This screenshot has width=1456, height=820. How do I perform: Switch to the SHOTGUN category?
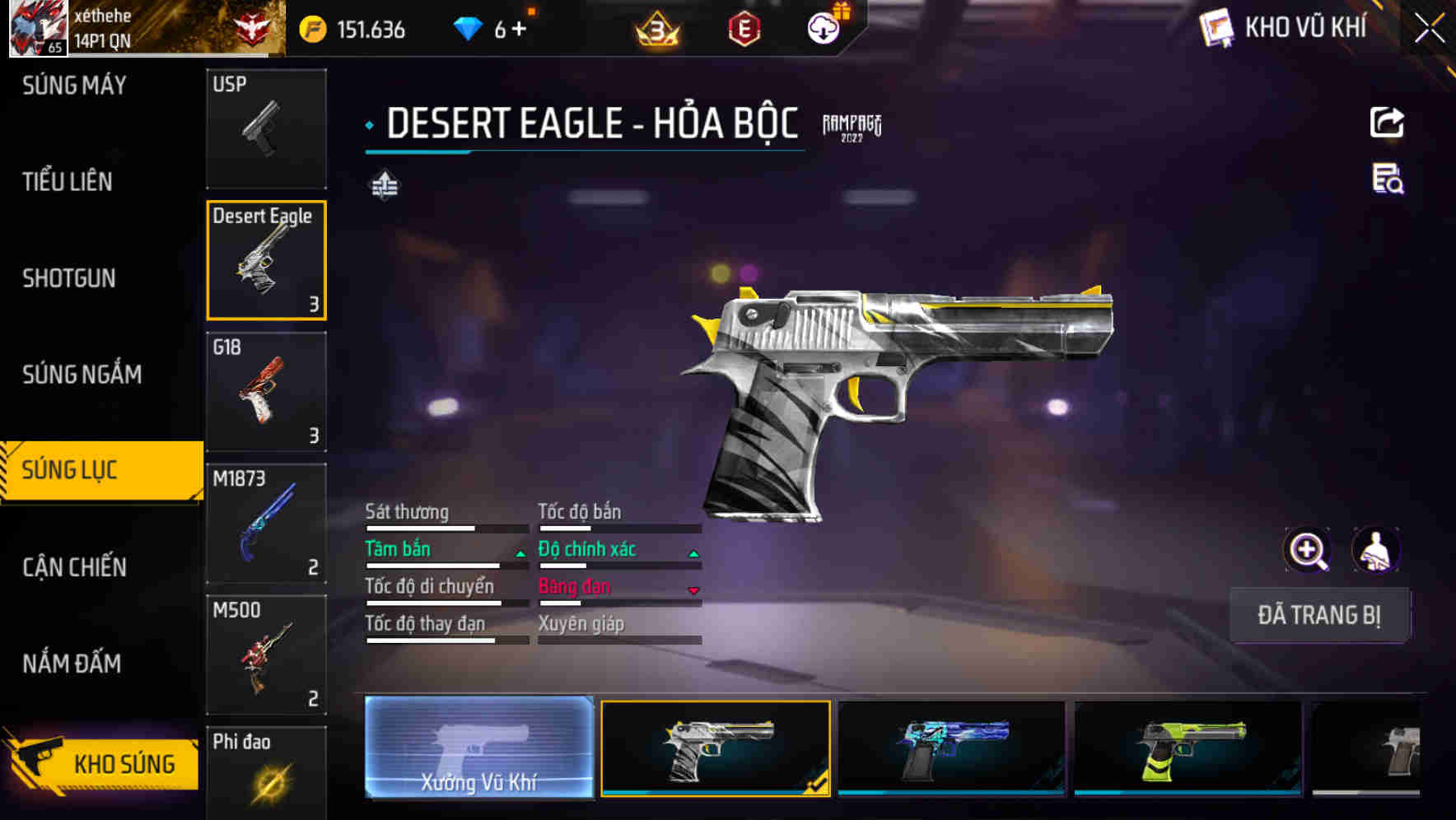point(68,278)
